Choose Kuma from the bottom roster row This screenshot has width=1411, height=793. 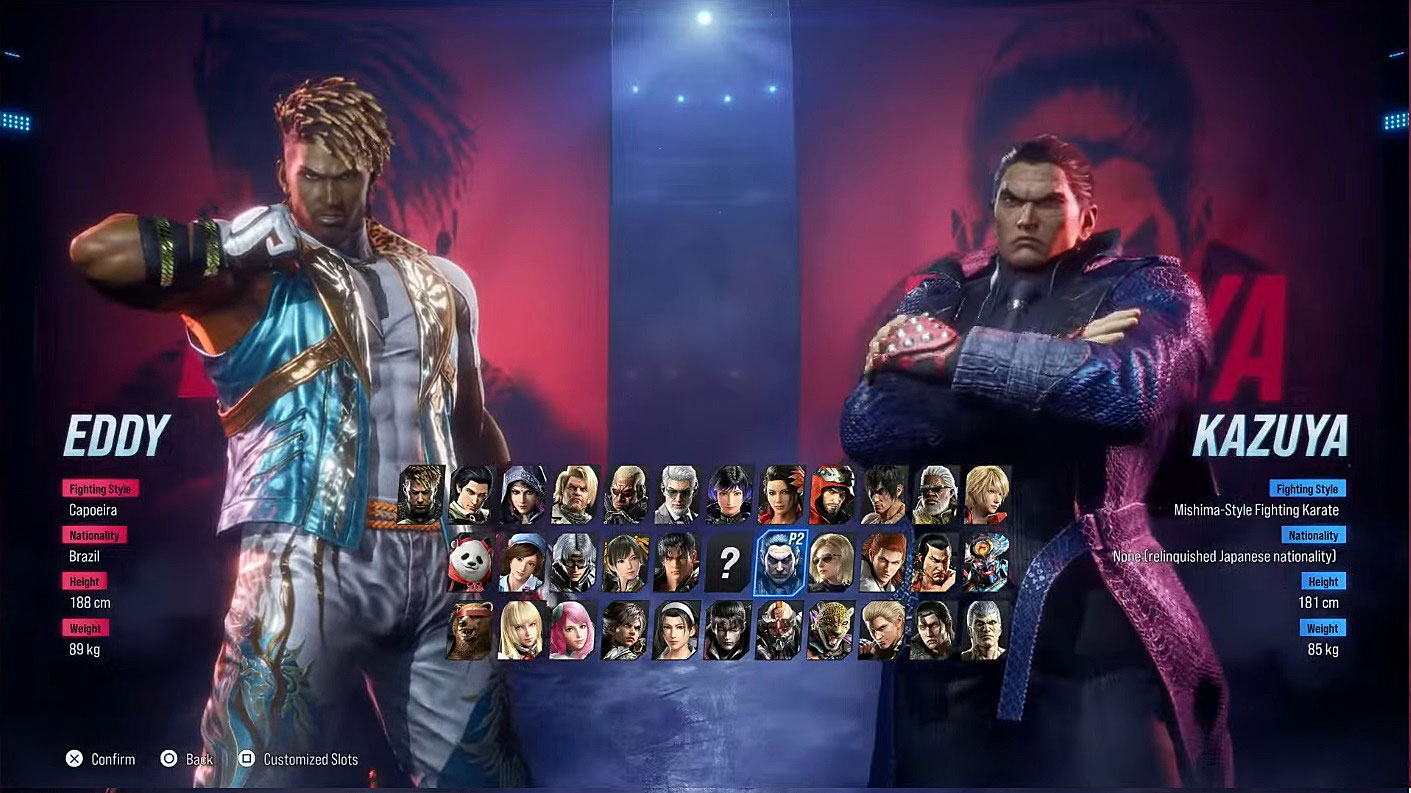pyautogui.click(x=467, y=633)
